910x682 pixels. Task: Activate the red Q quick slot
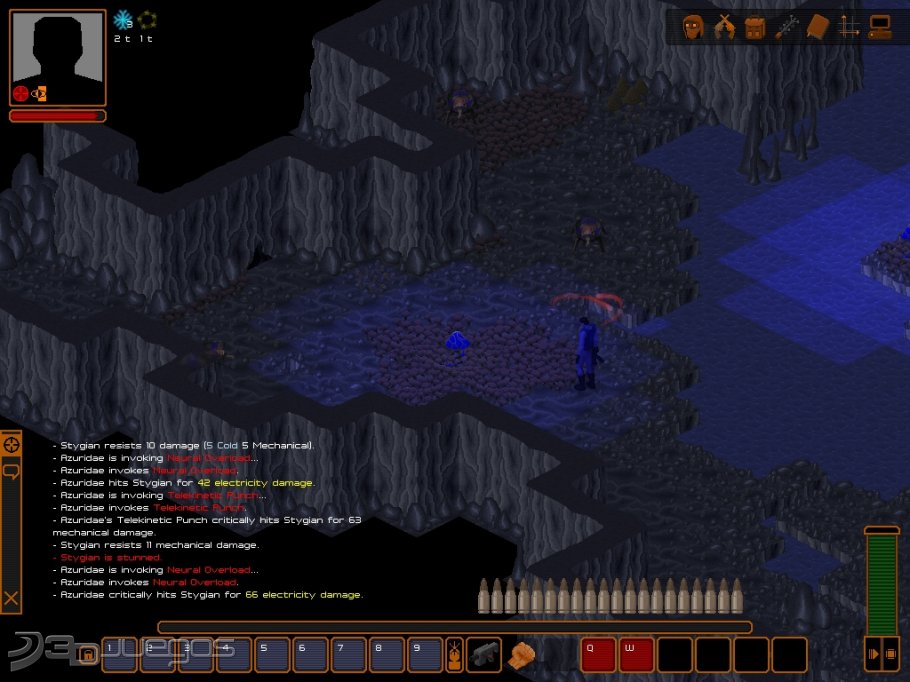pos(598,654)
